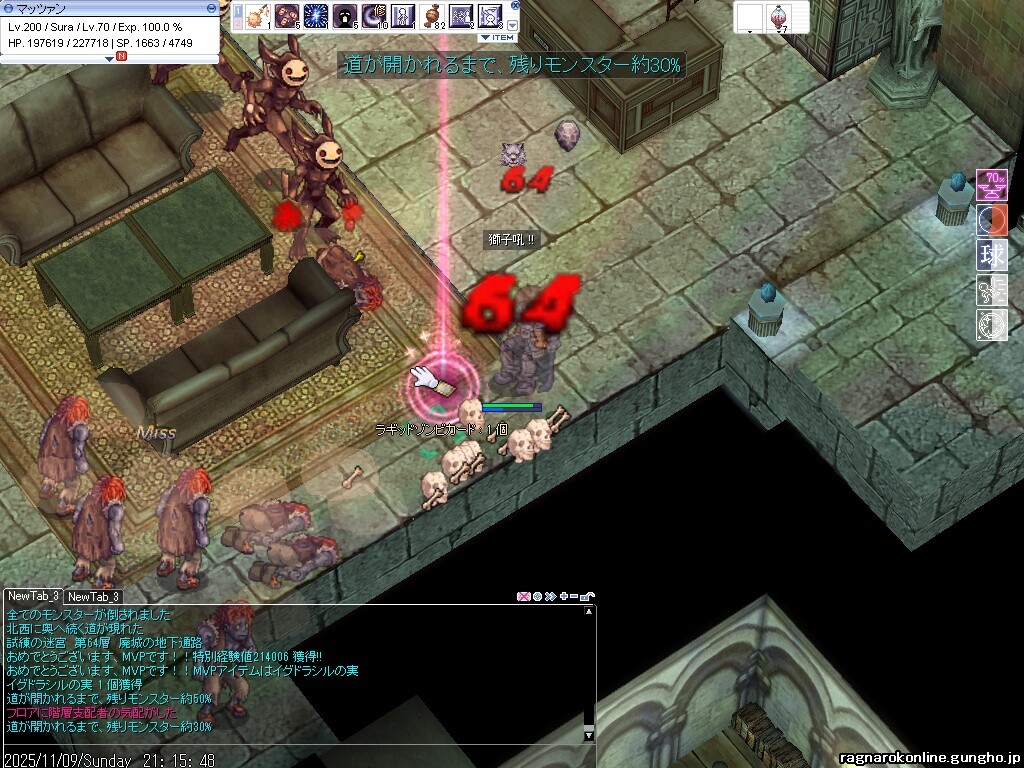The height and width of the screenshot is (768, 1024).
Task: Collapse the character status window arrow
Action: tap(111, 58)
